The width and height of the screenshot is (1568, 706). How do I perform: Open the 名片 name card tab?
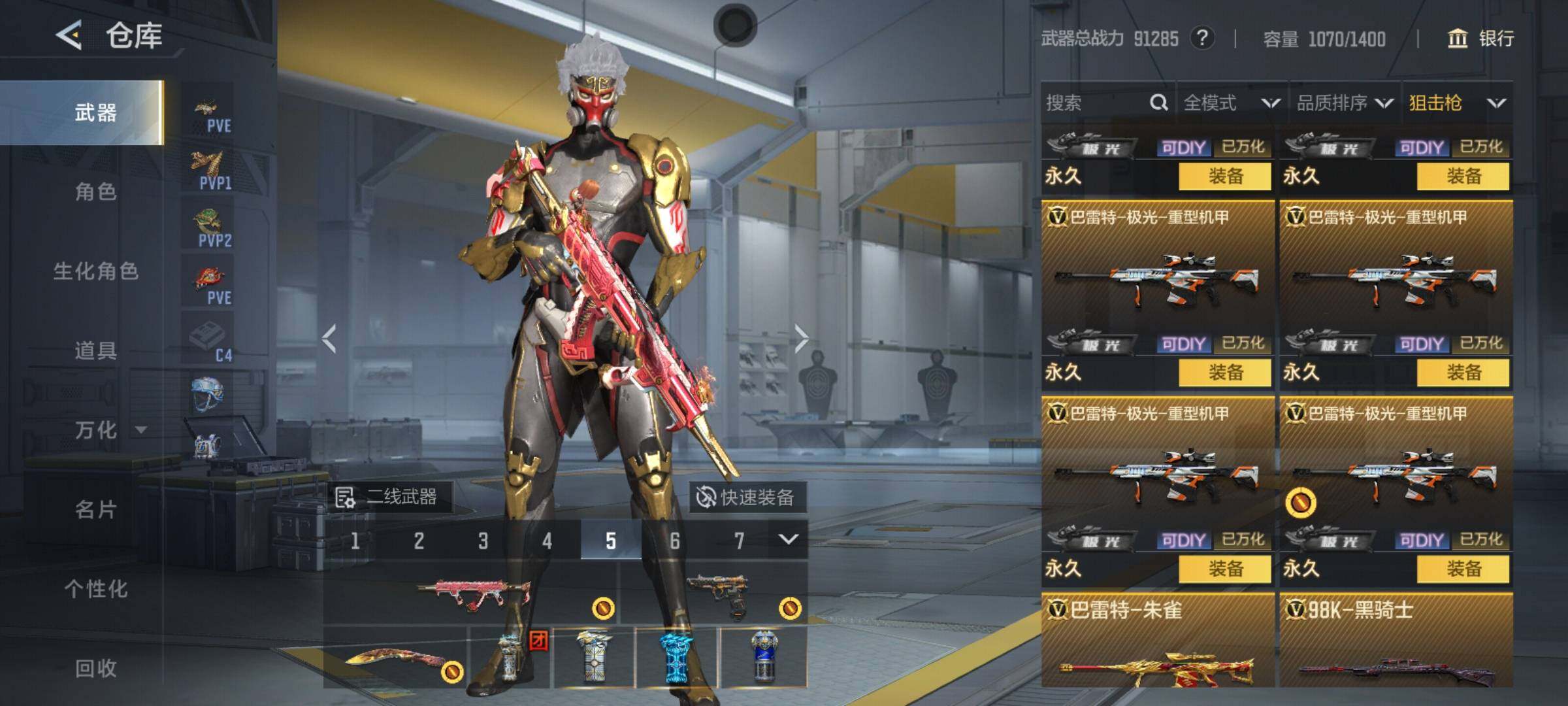95,509
